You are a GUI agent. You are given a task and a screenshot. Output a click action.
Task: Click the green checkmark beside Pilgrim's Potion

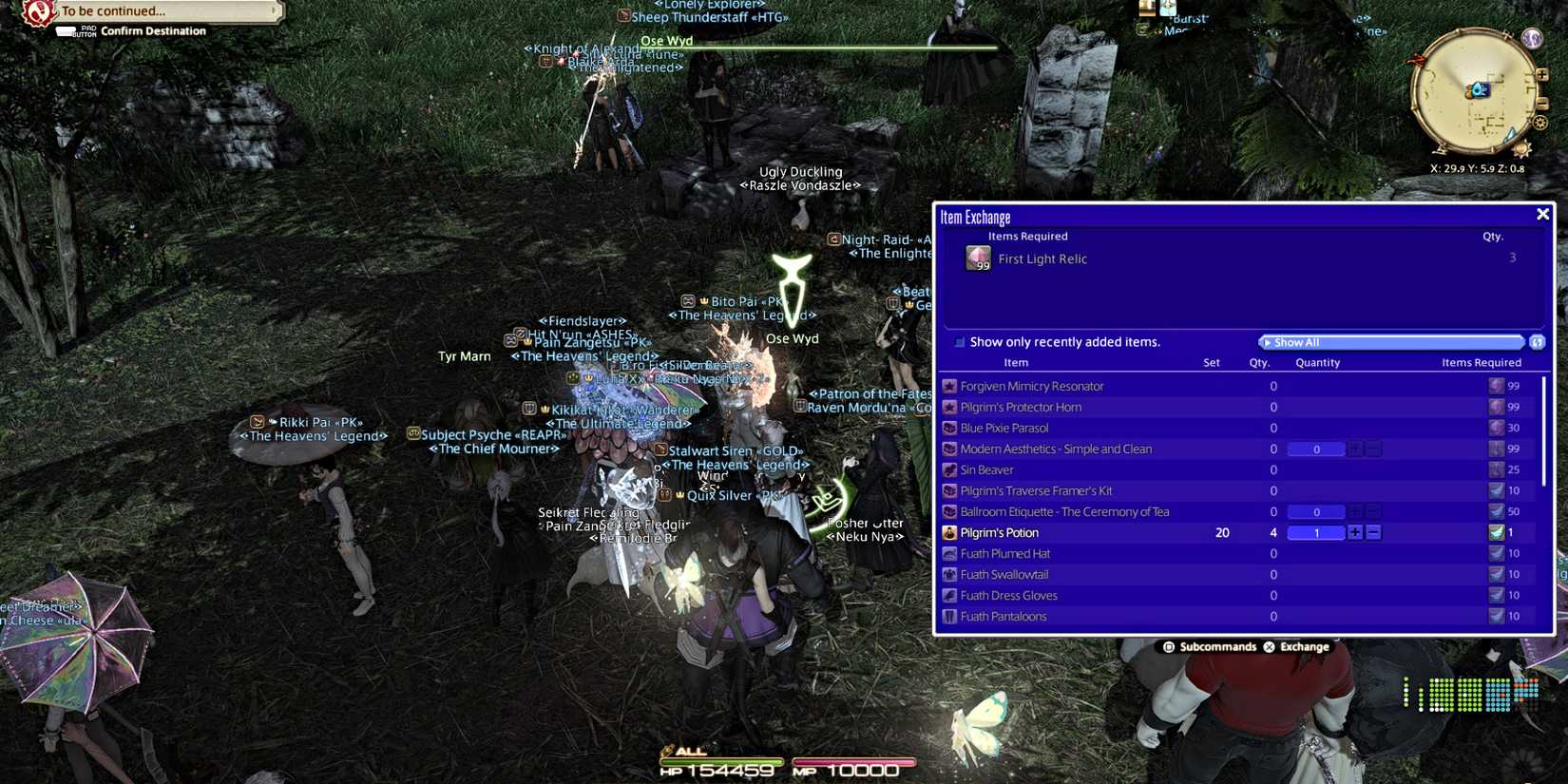tap(1496, 532)
